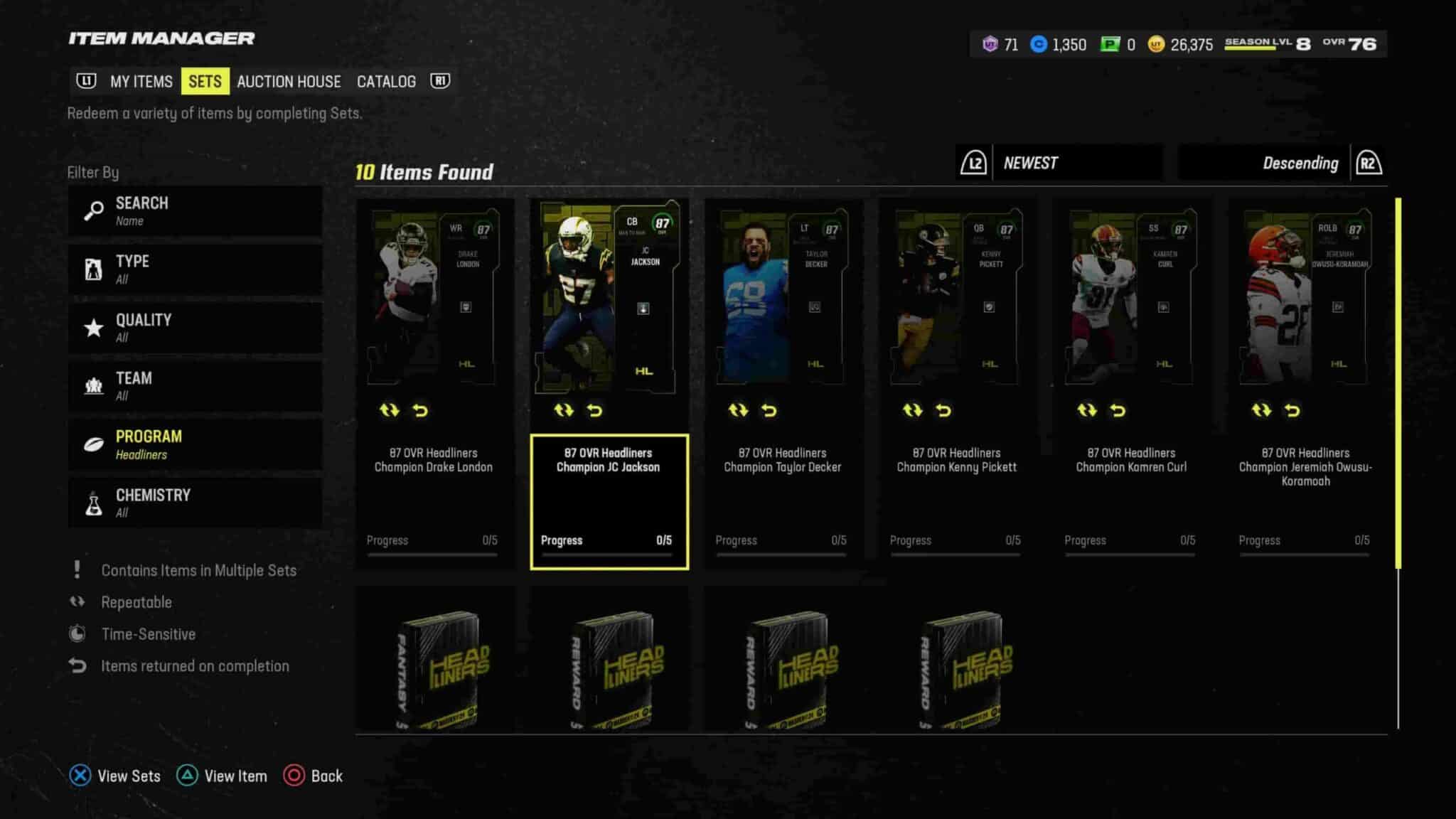Open the Chemistry filter

tap(195, 503)
